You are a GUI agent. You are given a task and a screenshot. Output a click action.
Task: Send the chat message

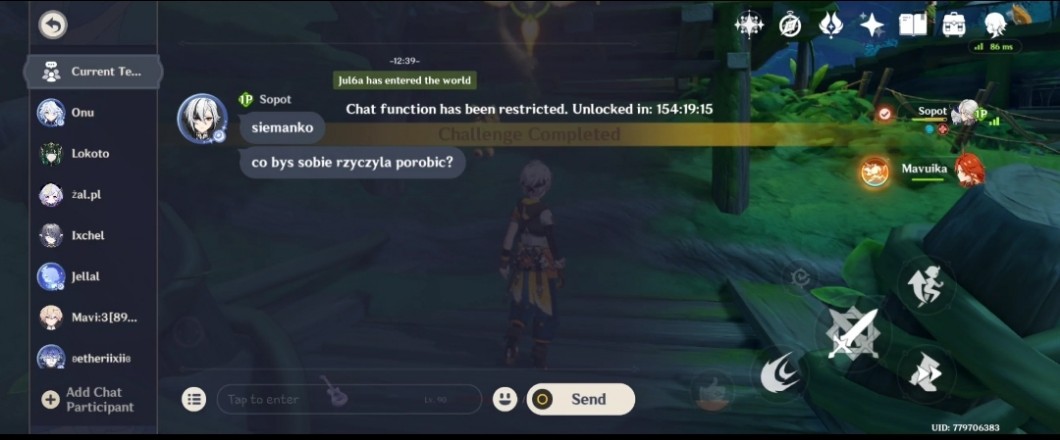pos(580,399)
